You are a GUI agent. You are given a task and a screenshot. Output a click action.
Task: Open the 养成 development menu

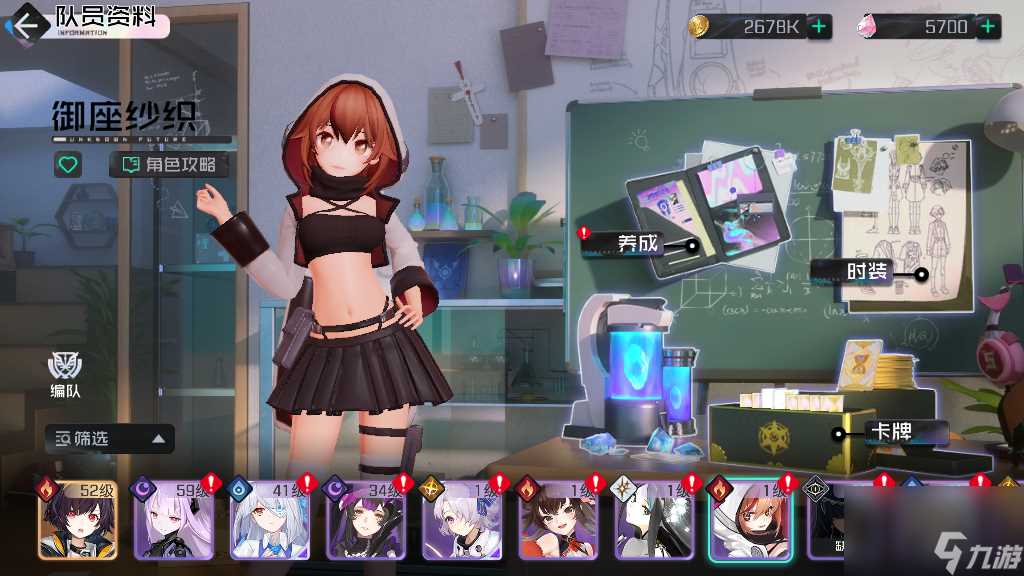pyautogui.click(x=637, y=243)
